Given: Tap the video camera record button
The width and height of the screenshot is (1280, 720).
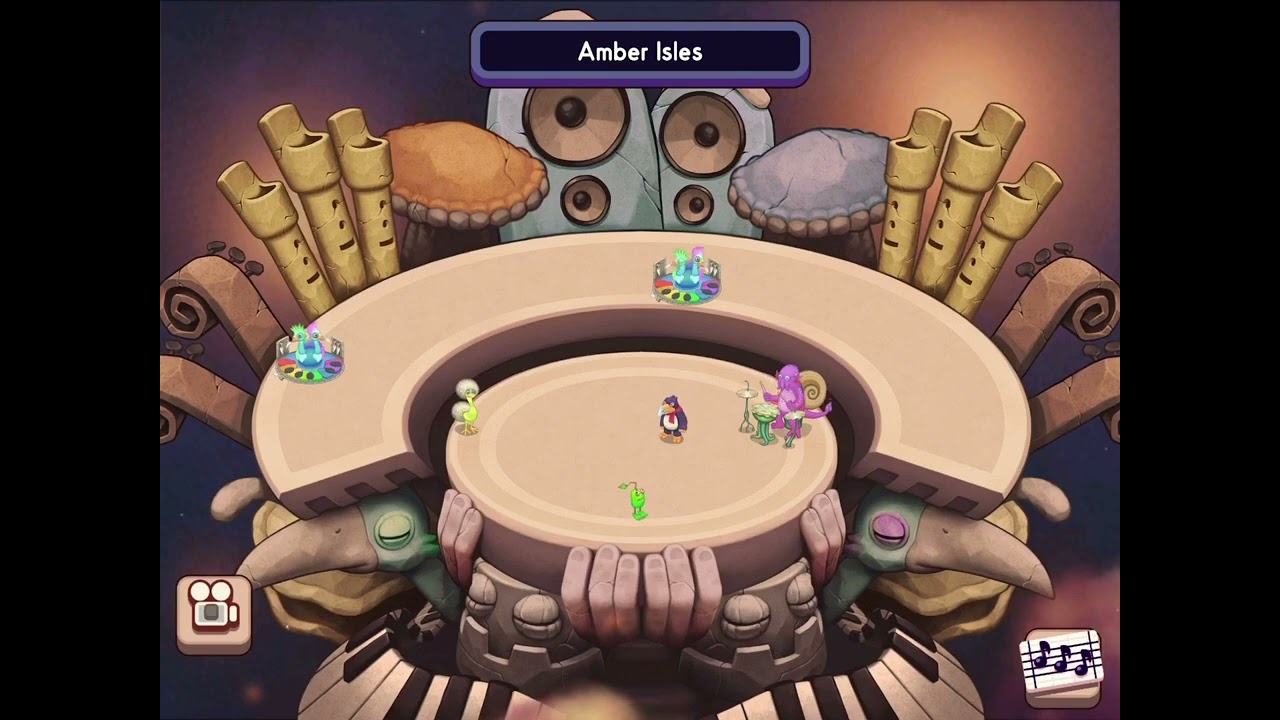Looking at the screenshot, I should coord(214,614).
